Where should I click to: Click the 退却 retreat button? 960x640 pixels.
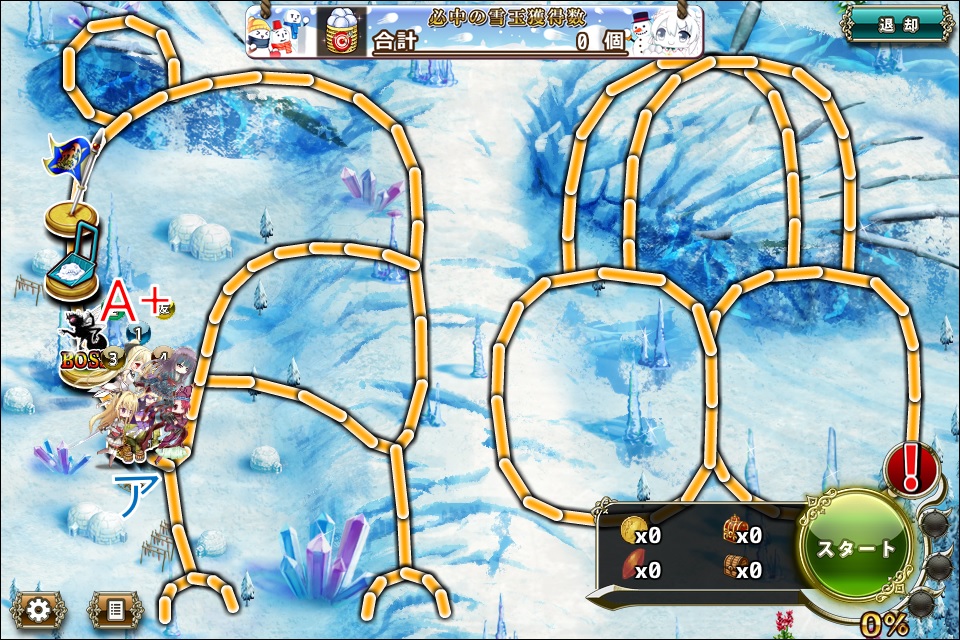pyautogui.click(x=896, y=25)
